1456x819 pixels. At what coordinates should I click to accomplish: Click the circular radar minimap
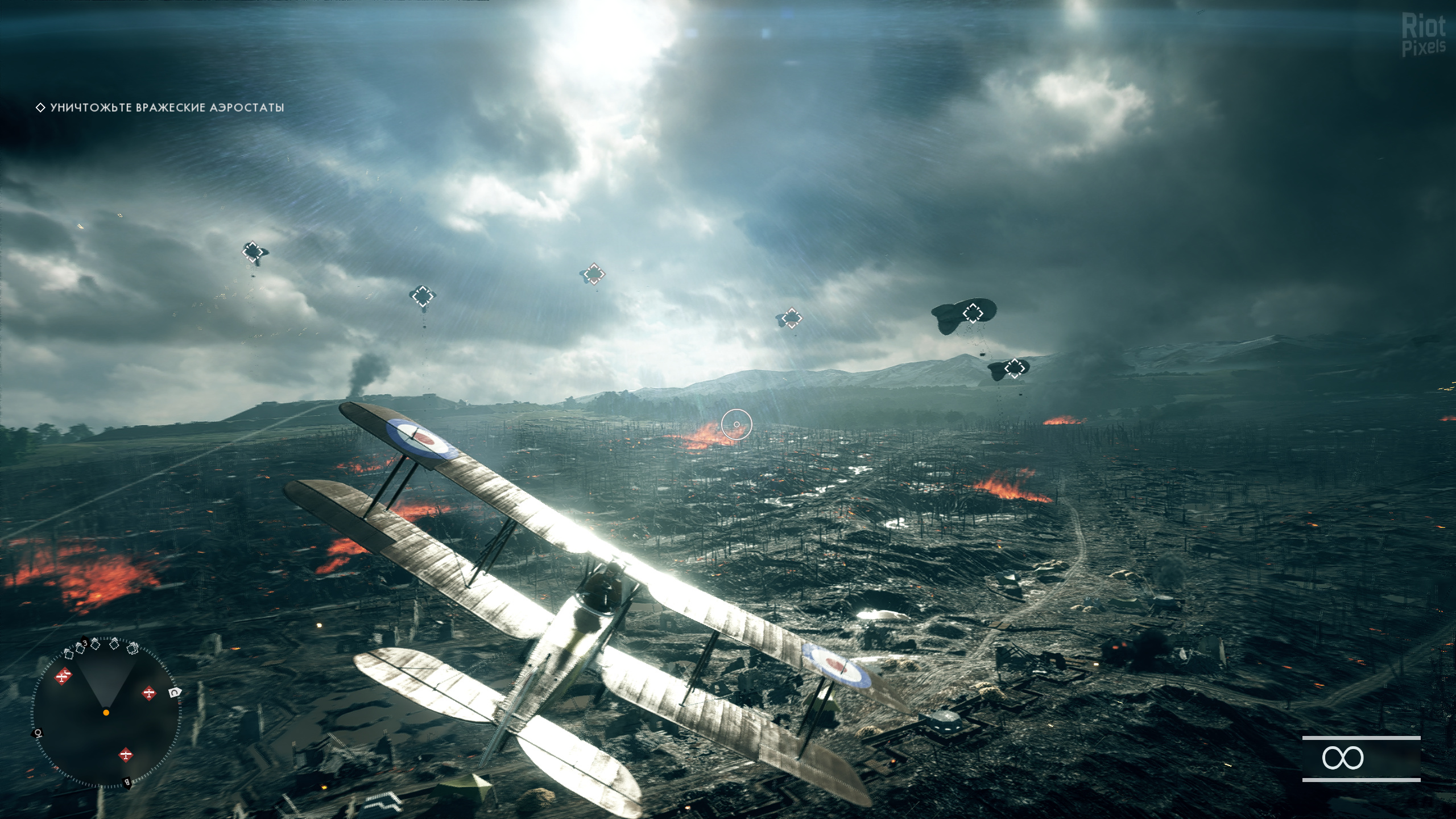coord(106,712)
